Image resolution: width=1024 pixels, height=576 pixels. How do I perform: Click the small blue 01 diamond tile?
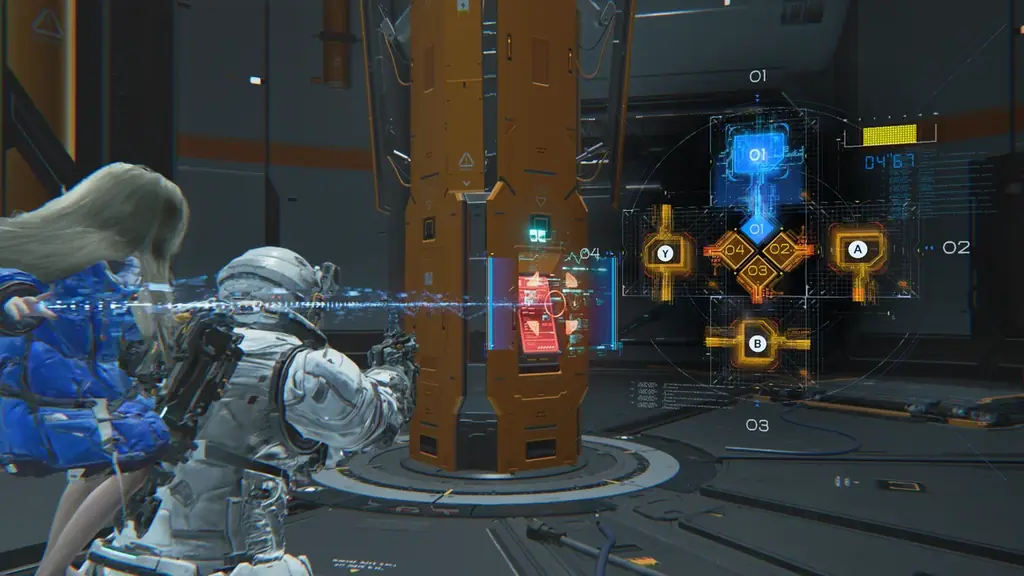[757, 229]
